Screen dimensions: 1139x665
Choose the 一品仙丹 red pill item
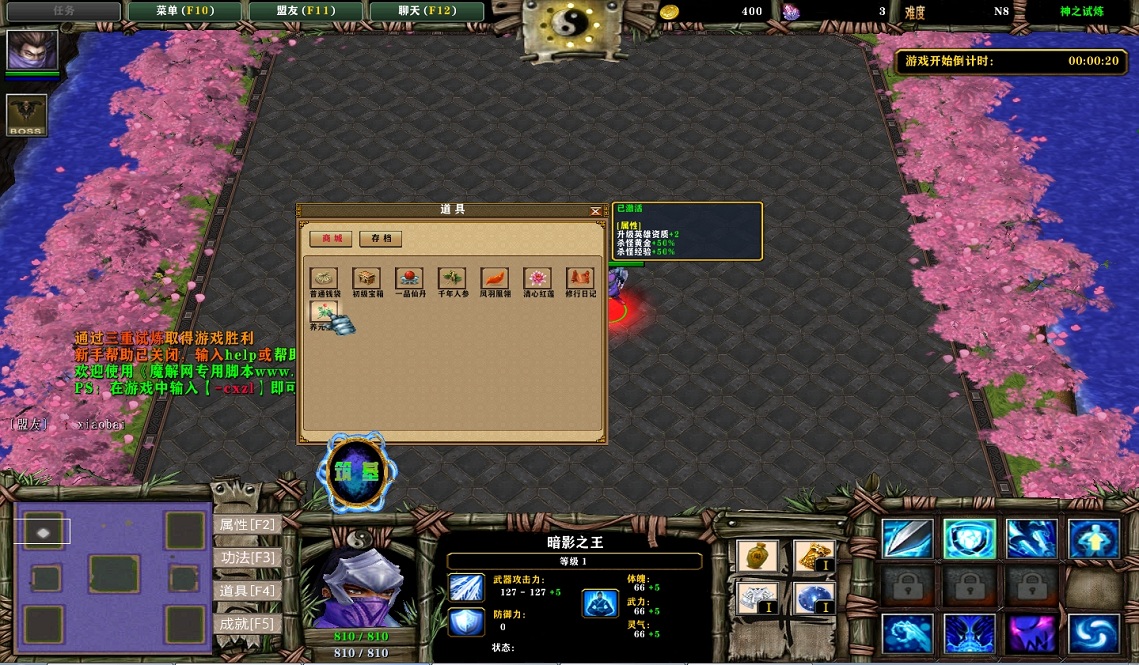(x=409, y=278)
